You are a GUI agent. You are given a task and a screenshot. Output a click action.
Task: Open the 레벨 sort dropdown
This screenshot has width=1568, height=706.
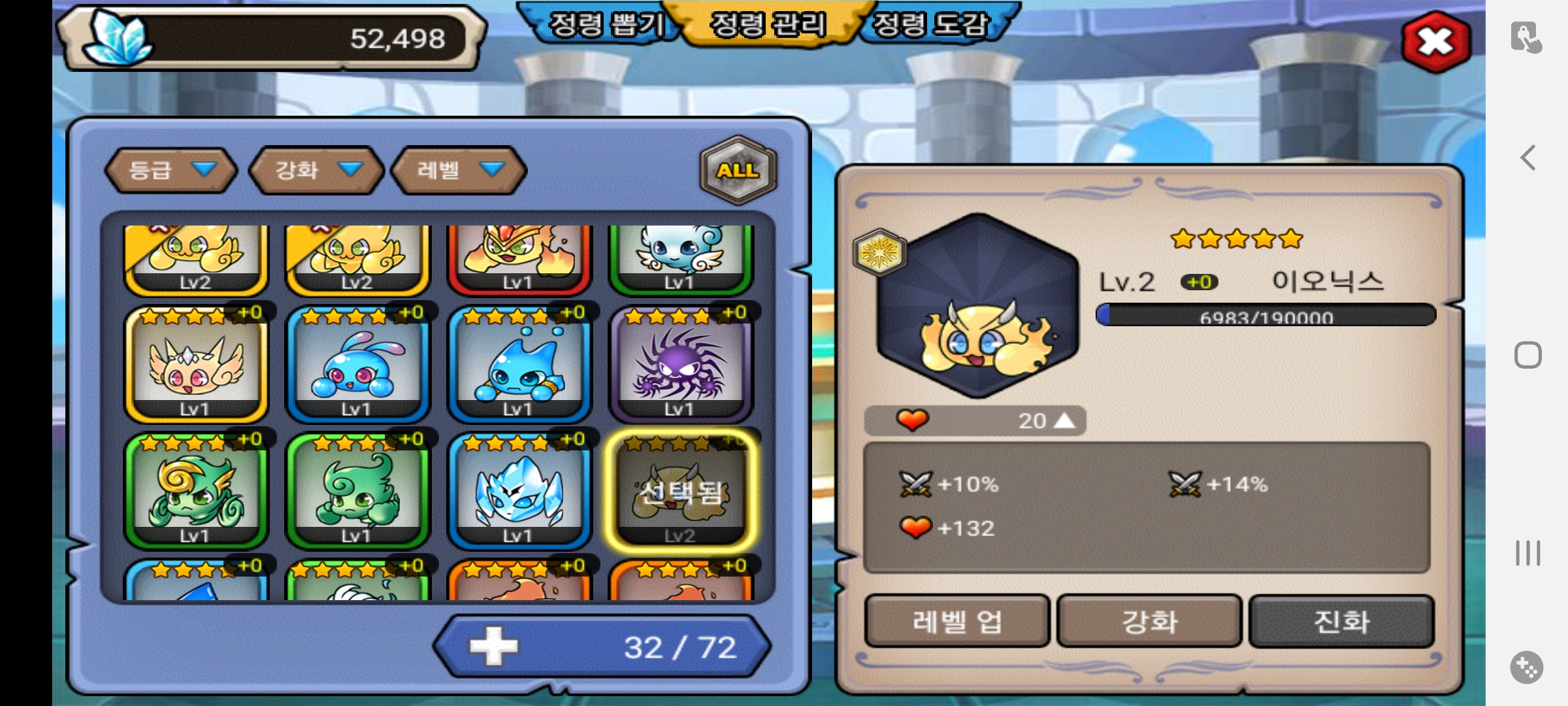tap(459, 171)
